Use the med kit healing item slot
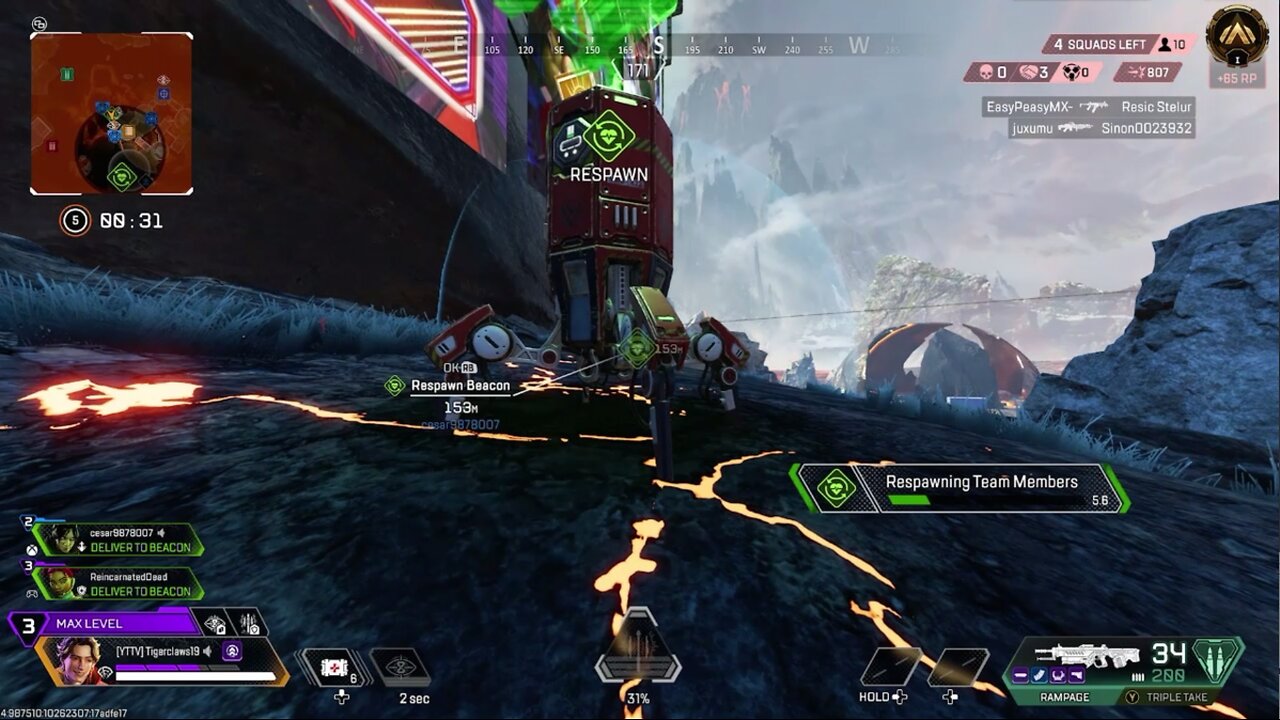 [x=334, y=667]
